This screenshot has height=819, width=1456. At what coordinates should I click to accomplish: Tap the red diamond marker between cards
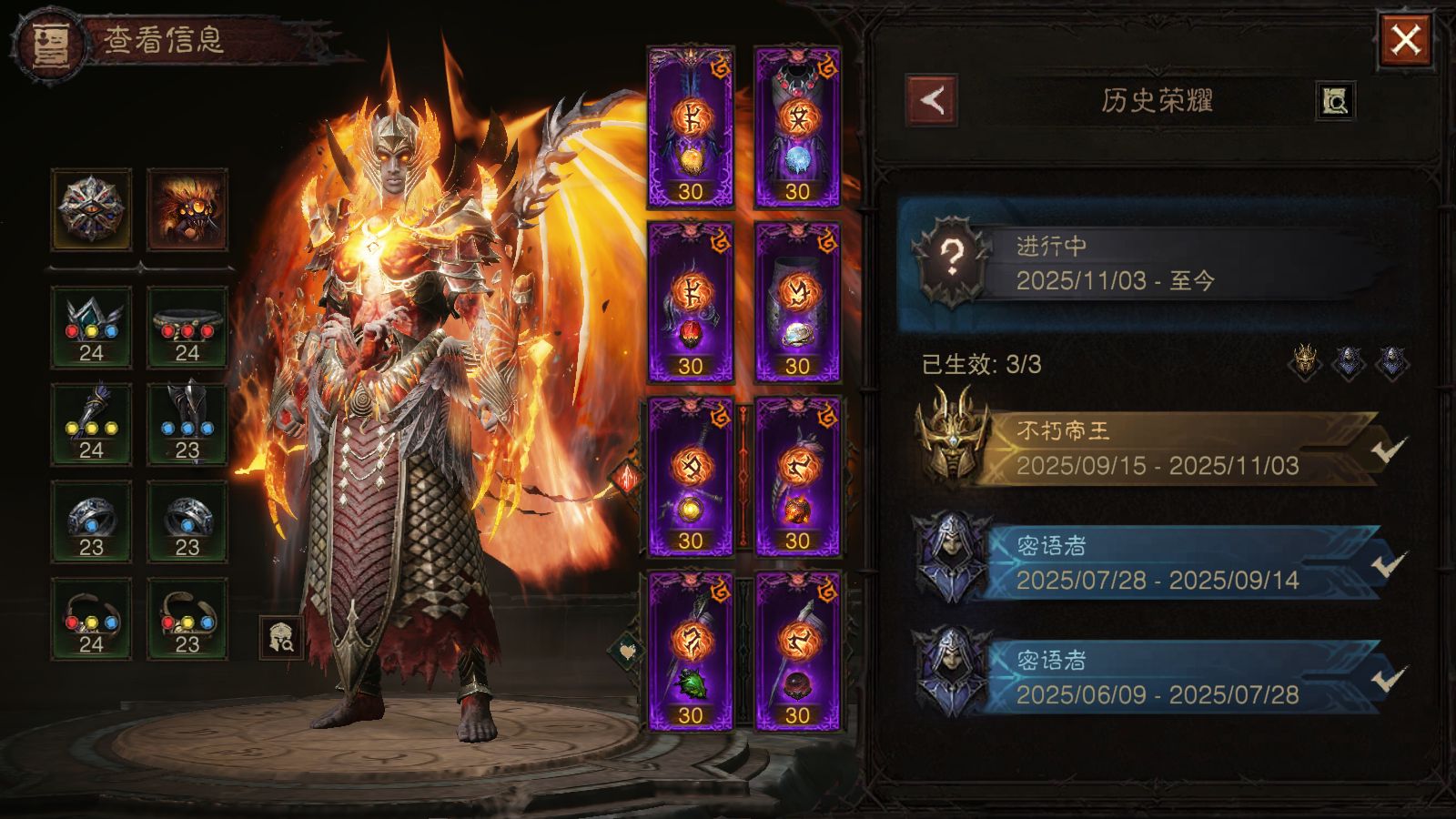pos(629,476)
